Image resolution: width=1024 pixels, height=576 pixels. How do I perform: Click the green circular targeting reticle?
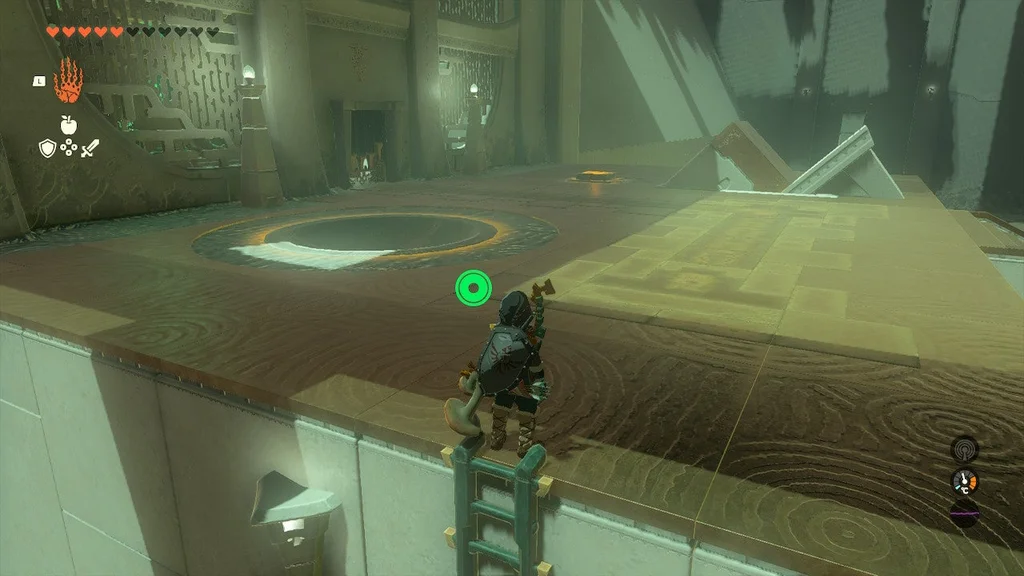tap(472, 289)
